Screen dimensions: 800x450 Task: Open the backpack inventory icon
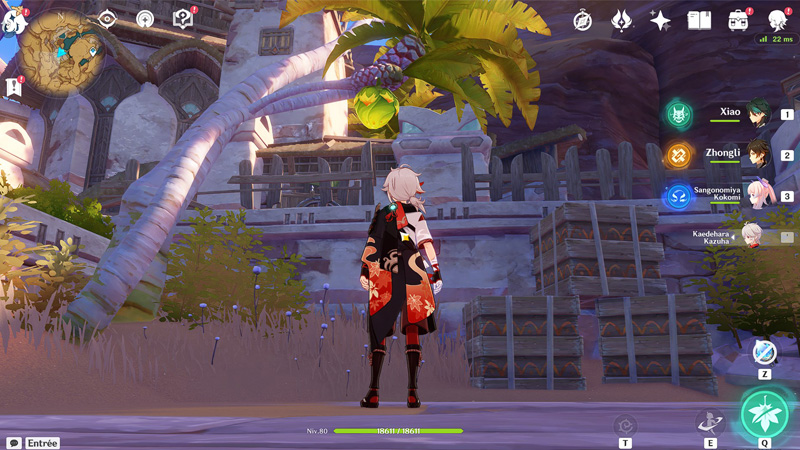pos(739,20)
